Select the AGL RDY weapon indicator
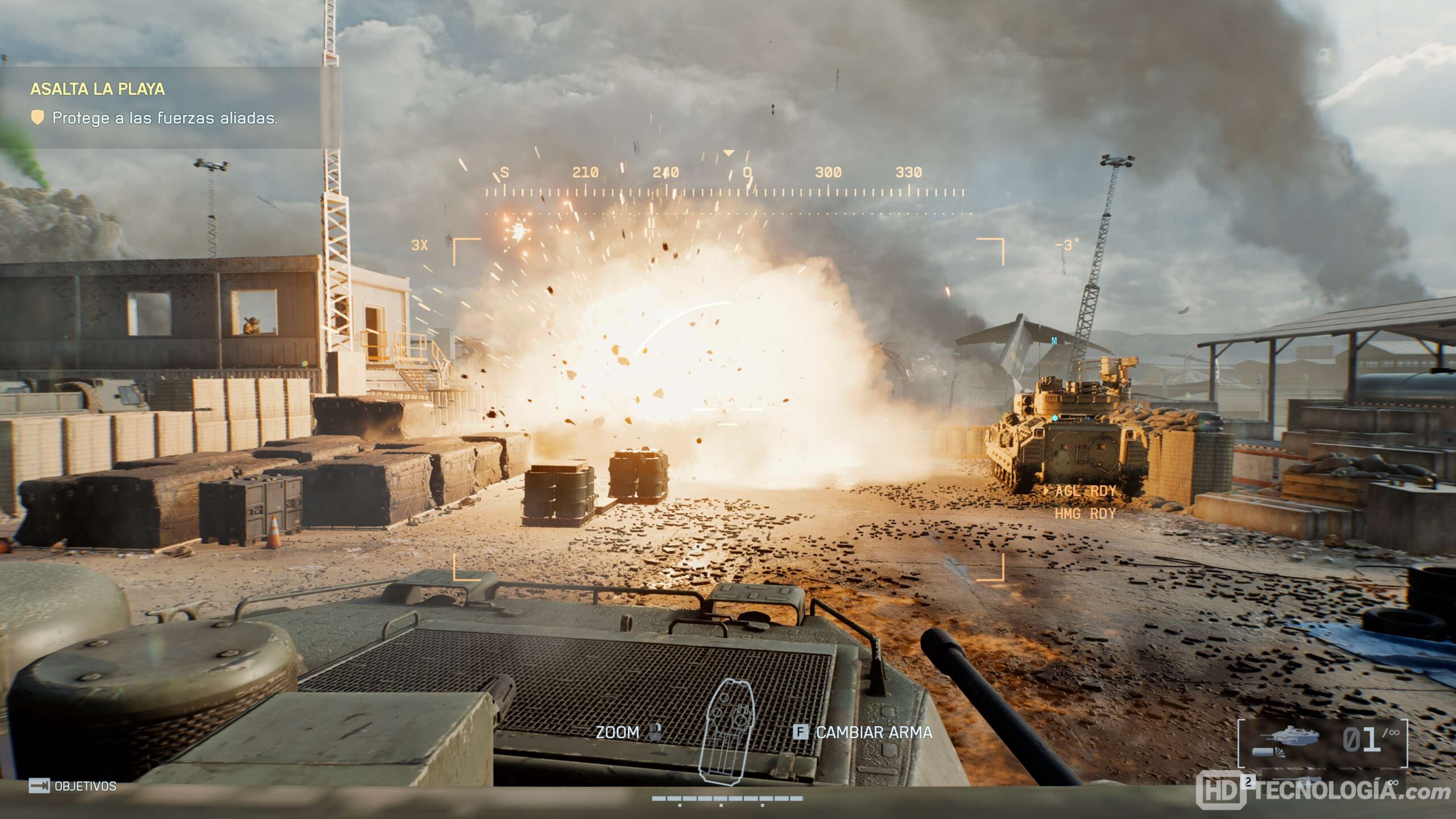 (x=1085, y=491)
